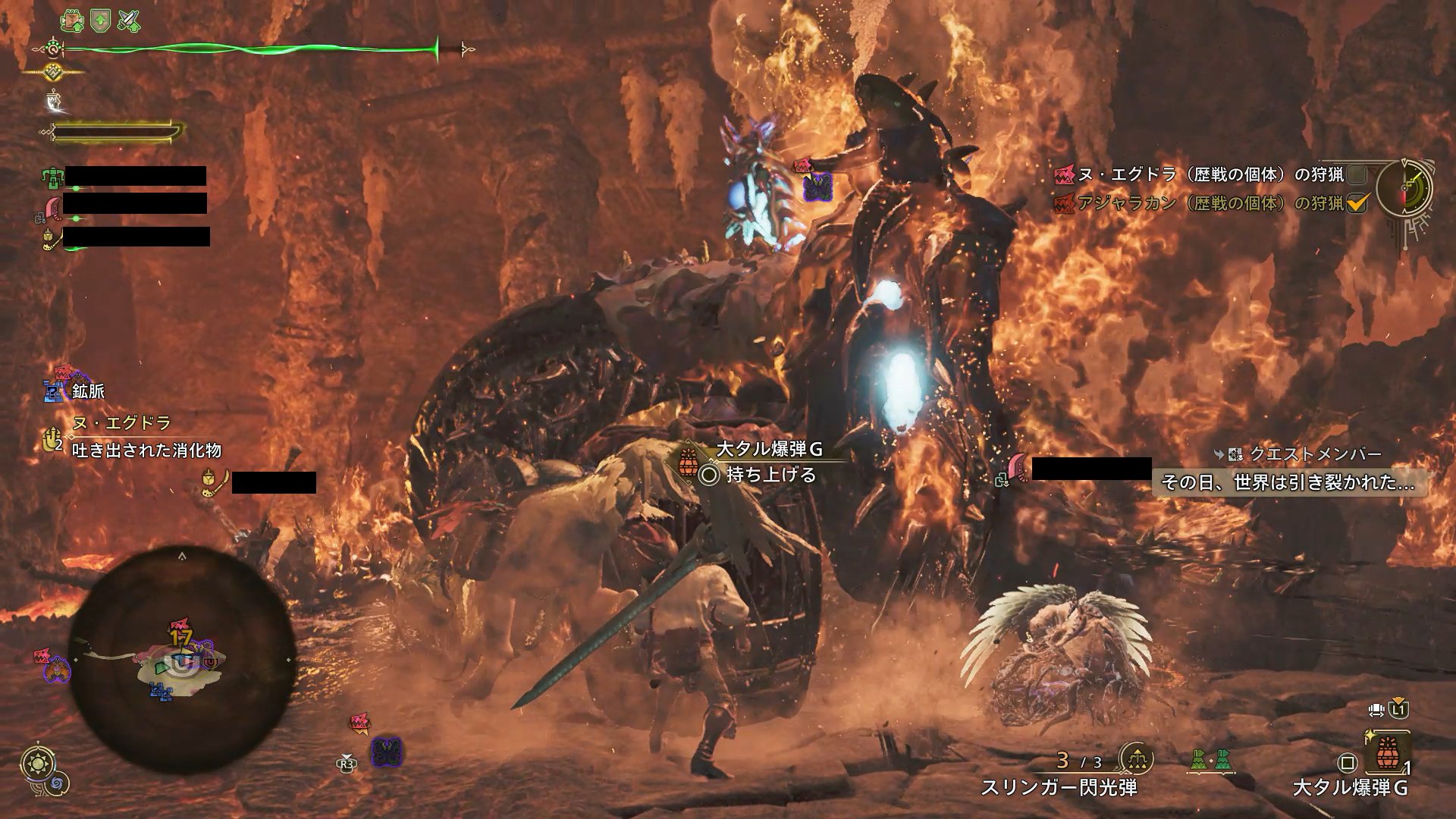Show the time and weather sun icon

(x=36, y=762)
